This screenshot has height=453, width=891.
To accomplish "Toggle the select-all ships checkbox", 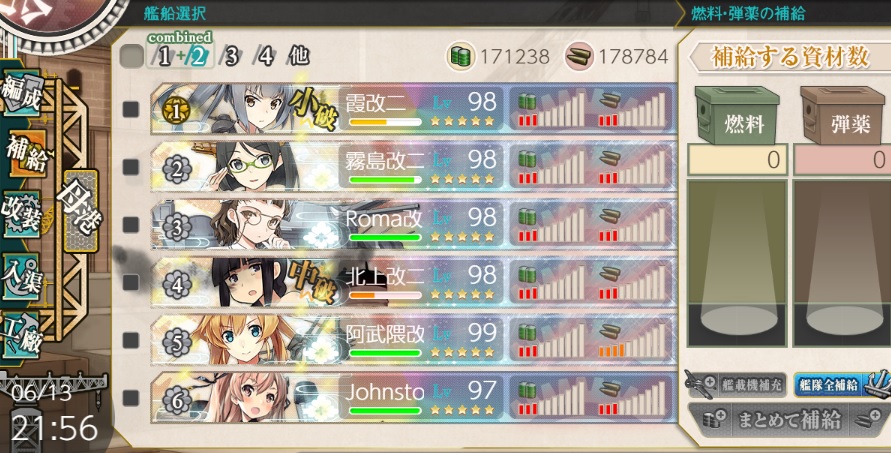I will [131, 56].
